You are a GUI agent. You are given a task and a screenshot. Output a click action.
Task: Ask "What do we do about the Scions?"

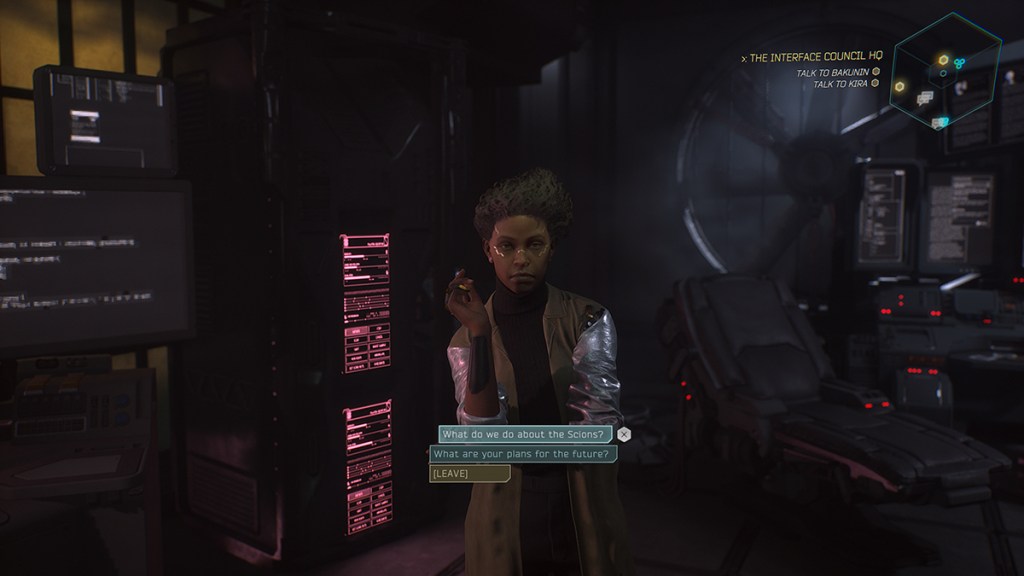click(524, 434)
